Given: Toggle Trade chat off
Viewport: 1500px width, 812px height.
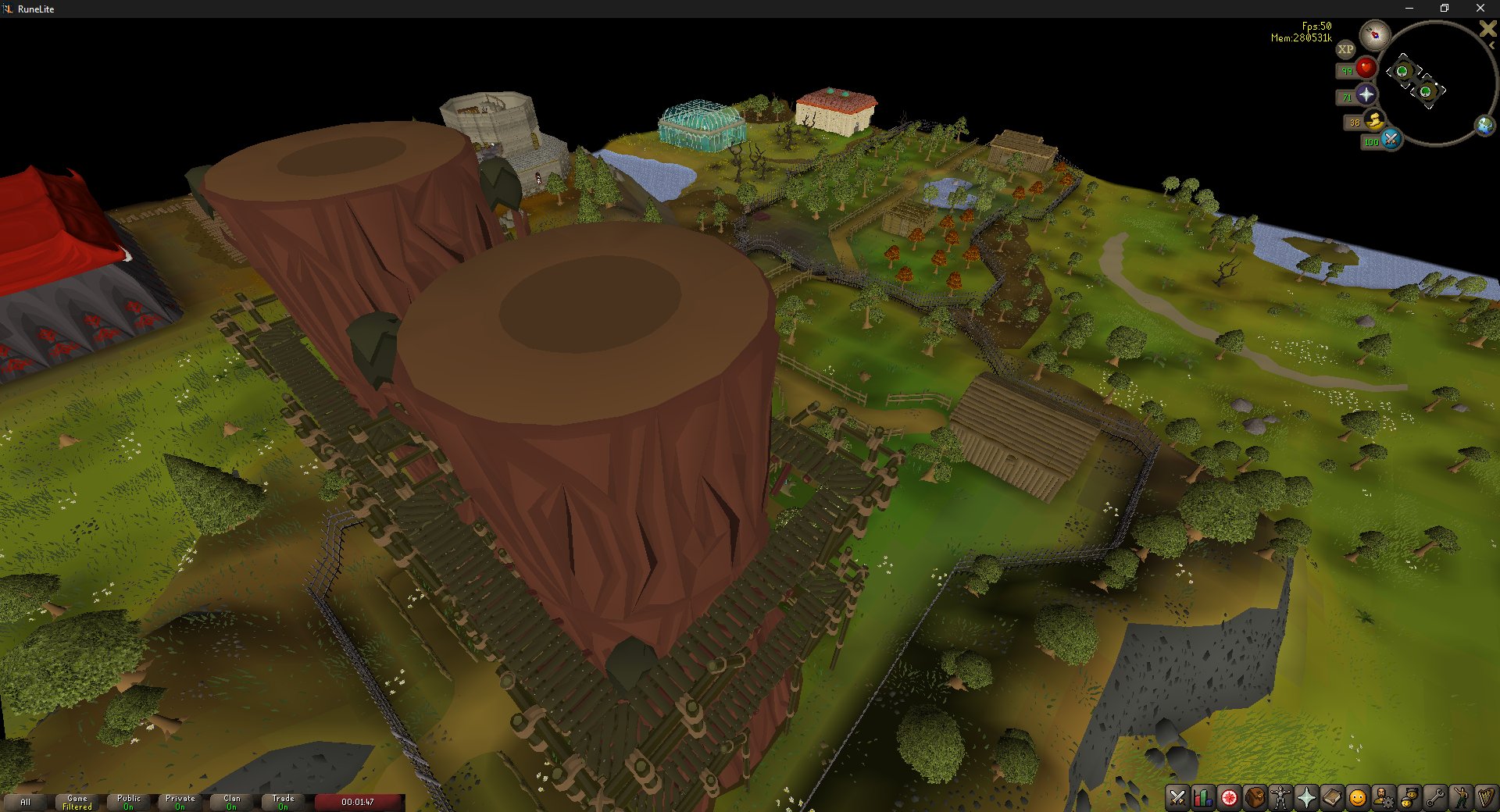Looking at the screenshot, I should point(283,801).
